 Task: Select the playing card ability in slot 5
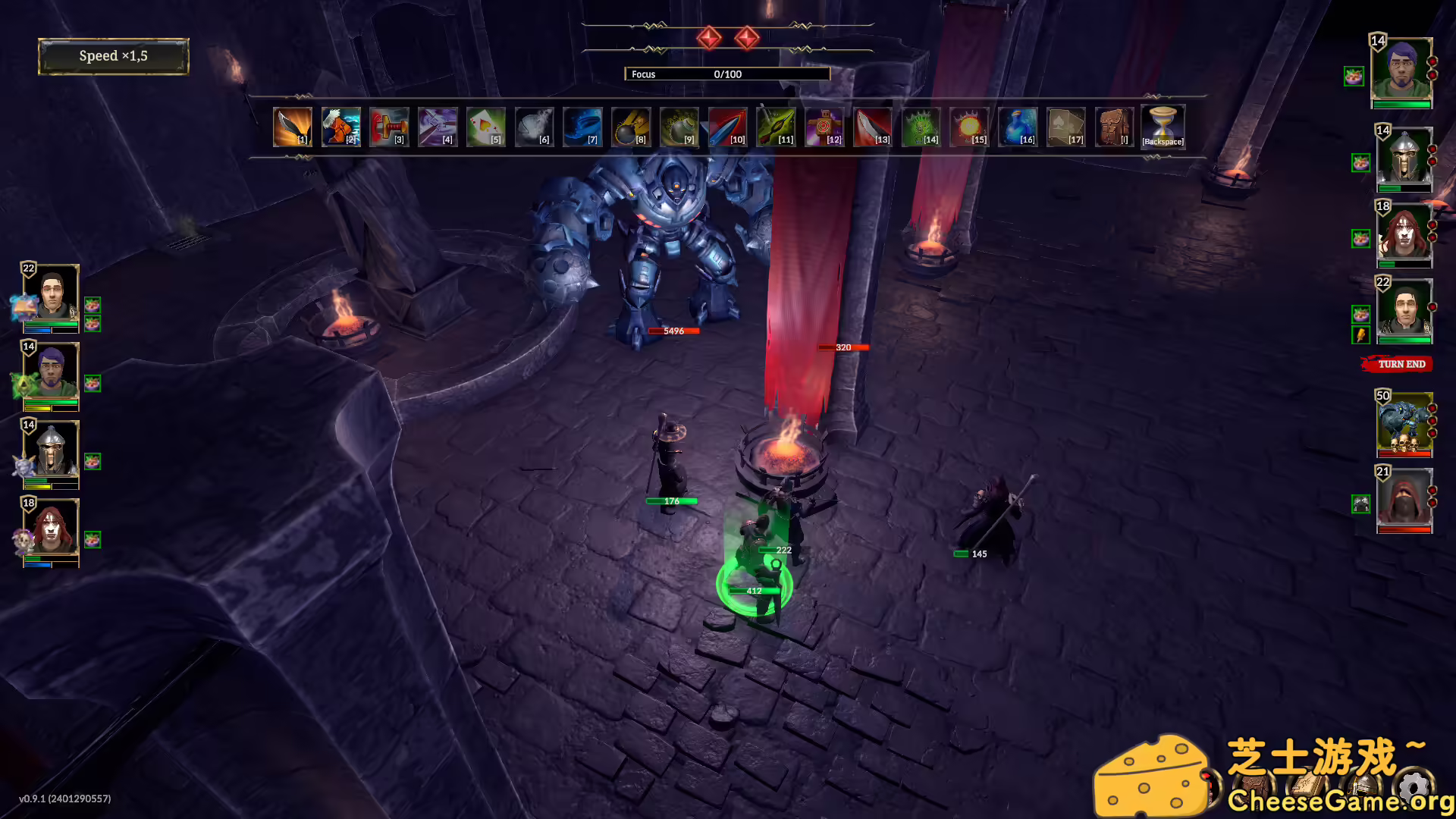point(486,127)
